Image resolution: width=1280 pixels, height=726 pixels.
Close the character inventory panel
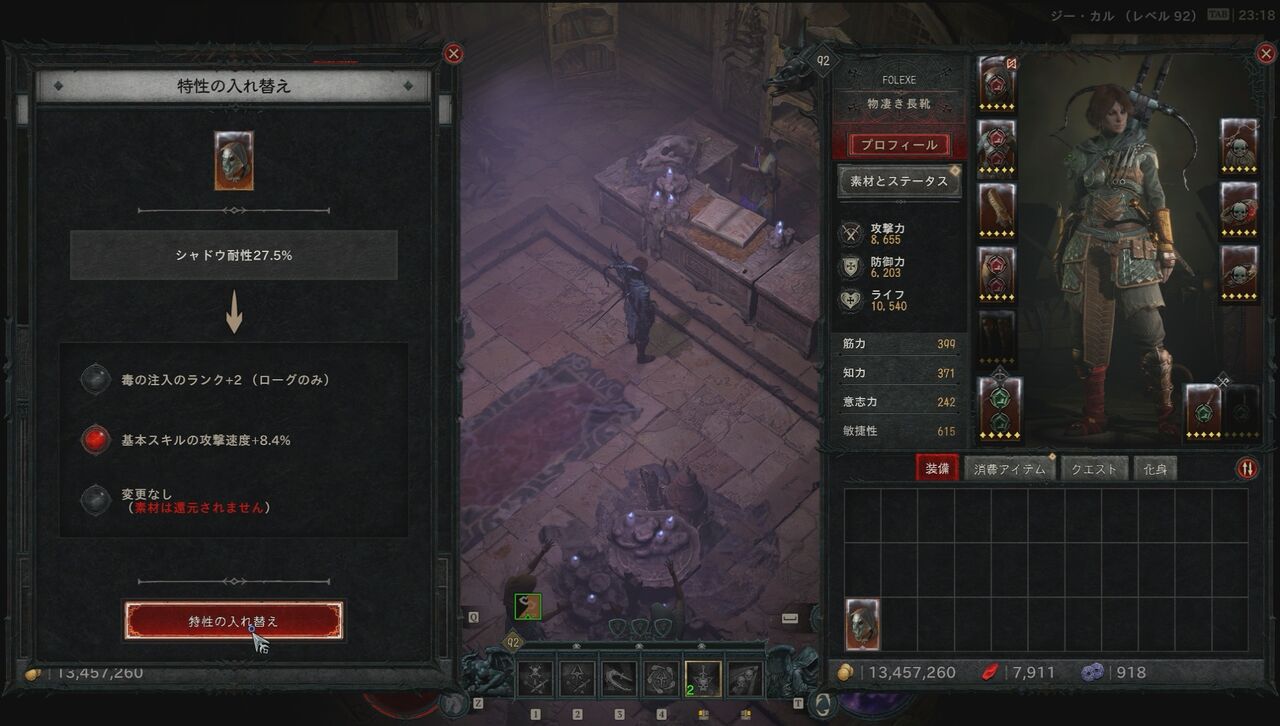[x=1265, y=54]
